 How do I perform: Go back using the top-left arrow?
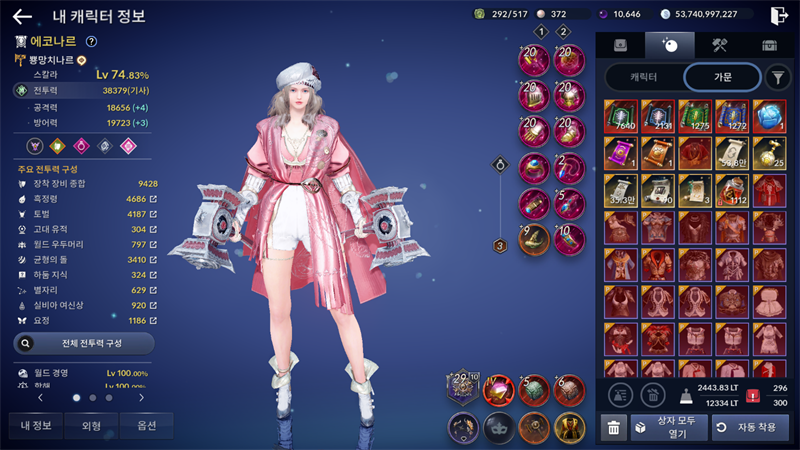point(22,16)
